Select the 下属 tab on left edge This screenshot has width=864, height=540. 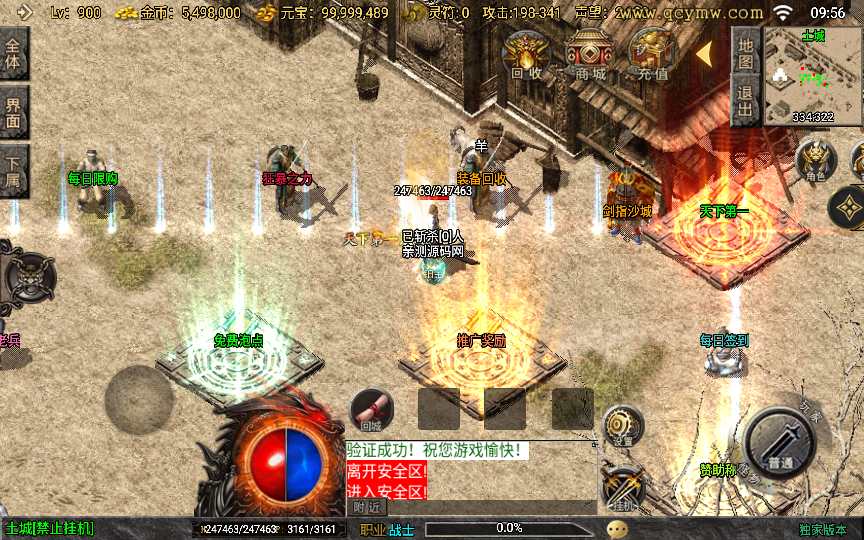tap(13, 171)
